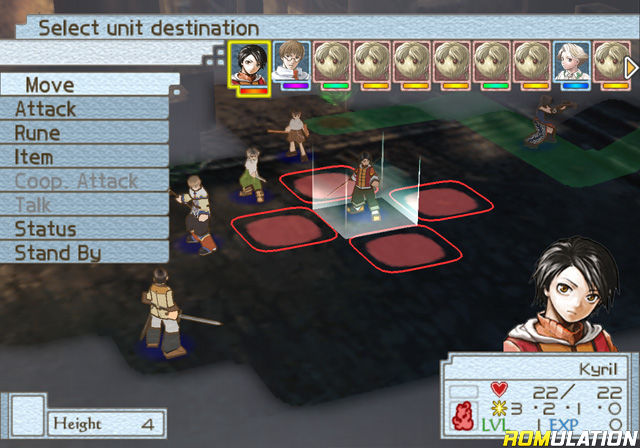Click the greyed-out Coop. Attack entry
The image size is (640, 448).
75,181
